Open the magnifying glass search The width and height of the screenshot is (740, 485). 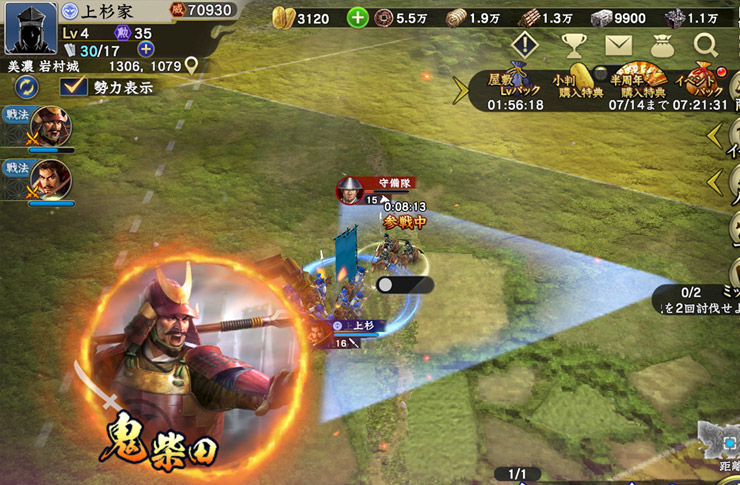[706, 45]
